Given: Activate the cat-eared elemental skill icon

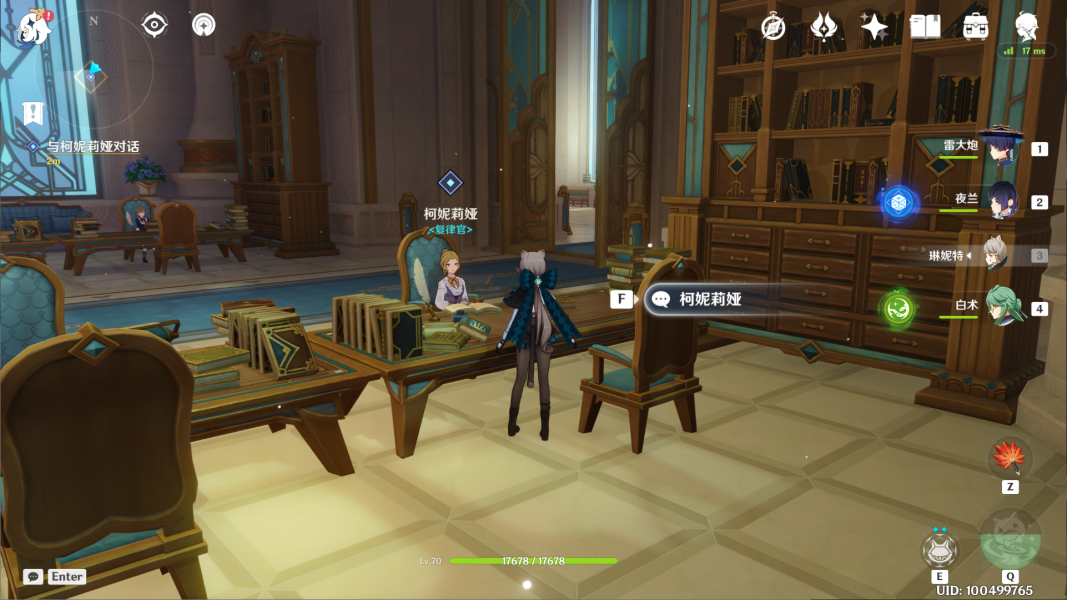Looking at the screenshot, I should pyautogui.click(x=939, y=549).
